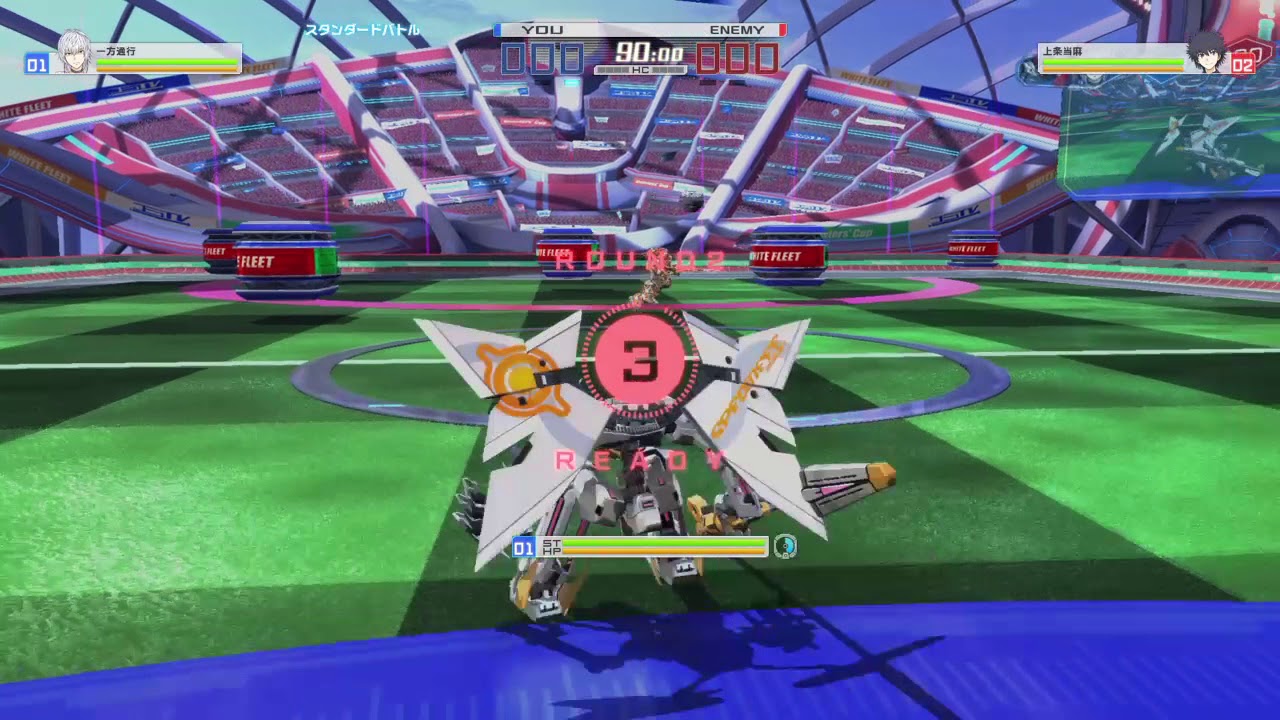This screenshot has width=1280, height=720.
Task: Click the dark-haired enemy pilot portrait
Action: pos(1208,52)
